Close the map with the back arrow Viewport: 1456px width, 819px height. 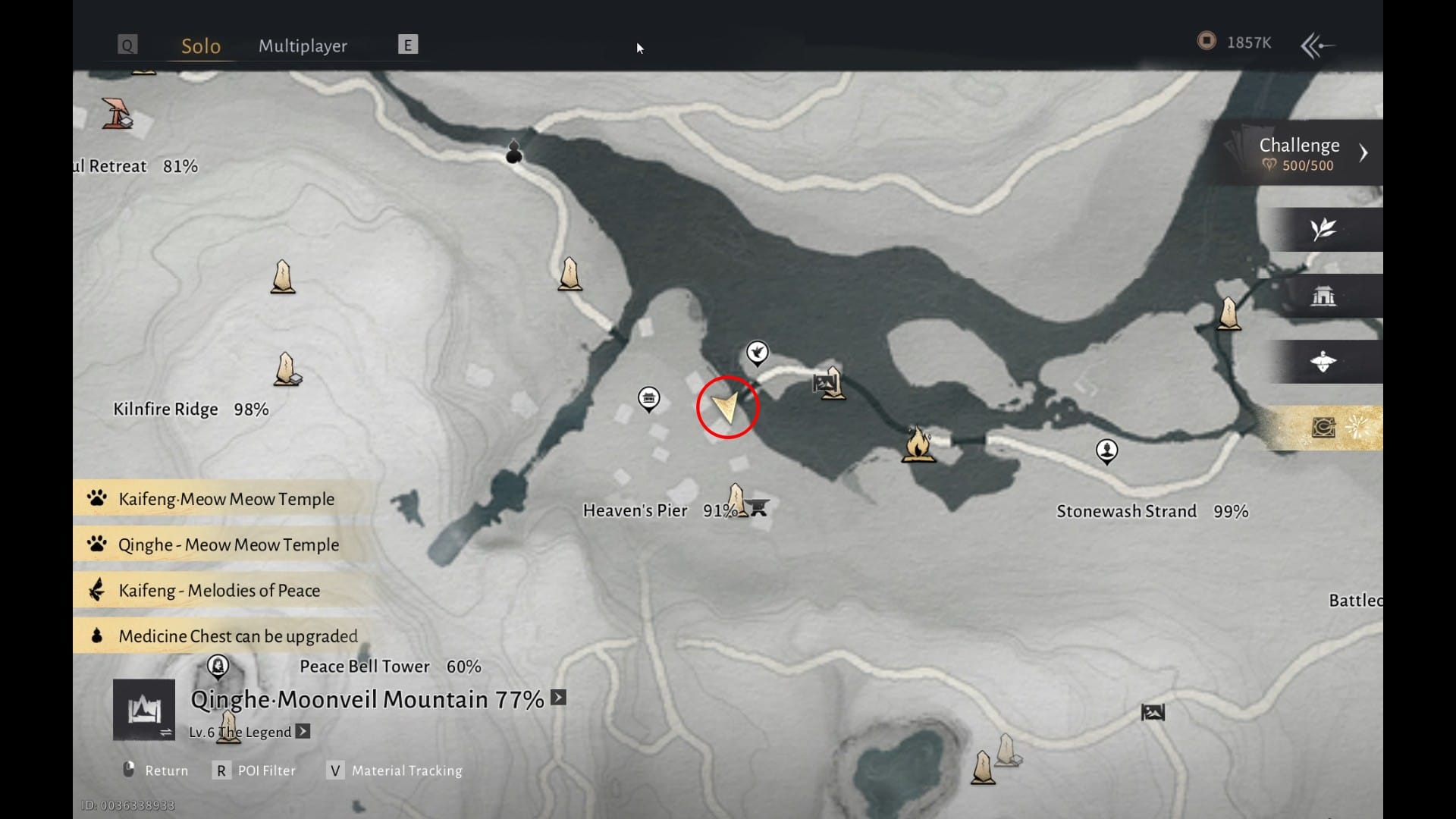tap(1317, 45)
